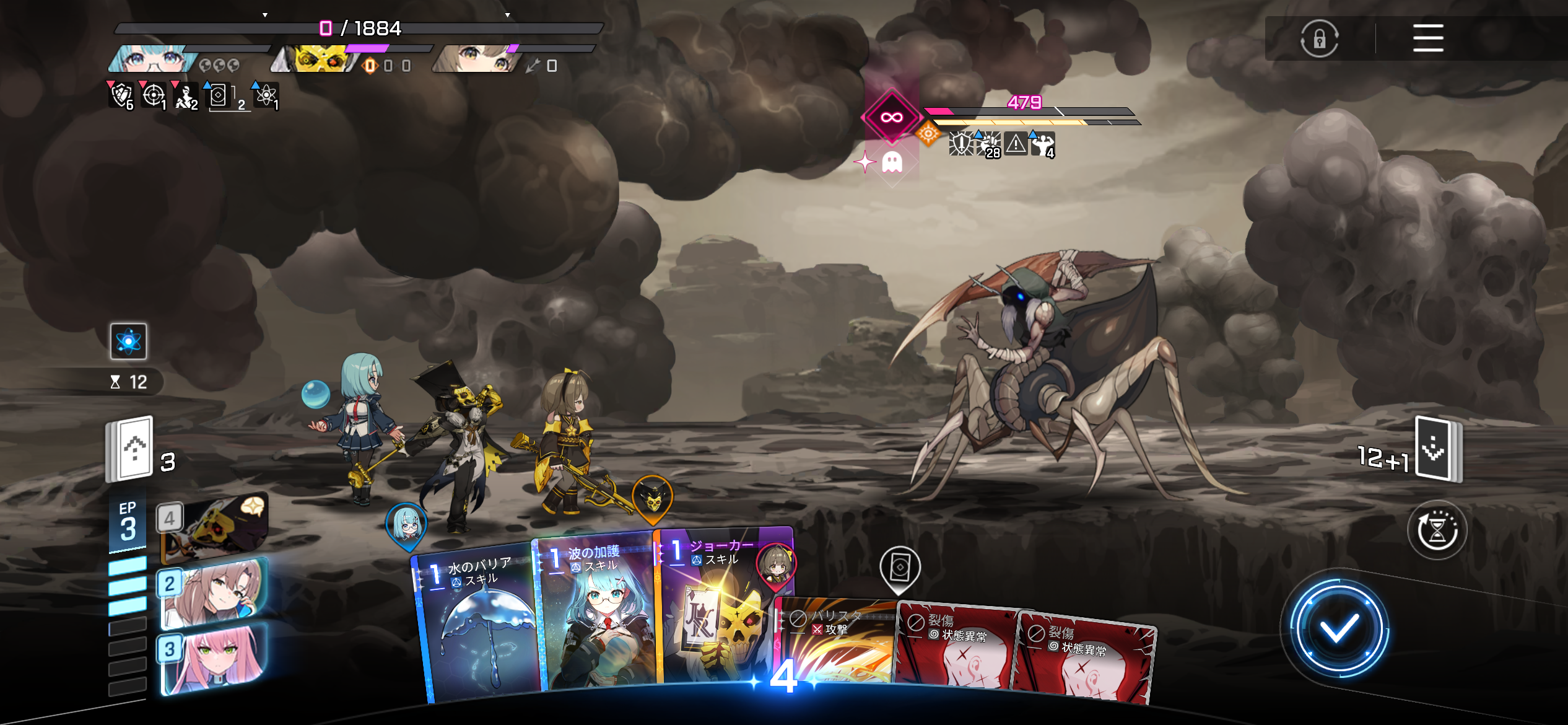This screenshot has height=725, width=1568.
Task: Inspect the enemy's ghost status icon
Action: click(x=892, y=162)
